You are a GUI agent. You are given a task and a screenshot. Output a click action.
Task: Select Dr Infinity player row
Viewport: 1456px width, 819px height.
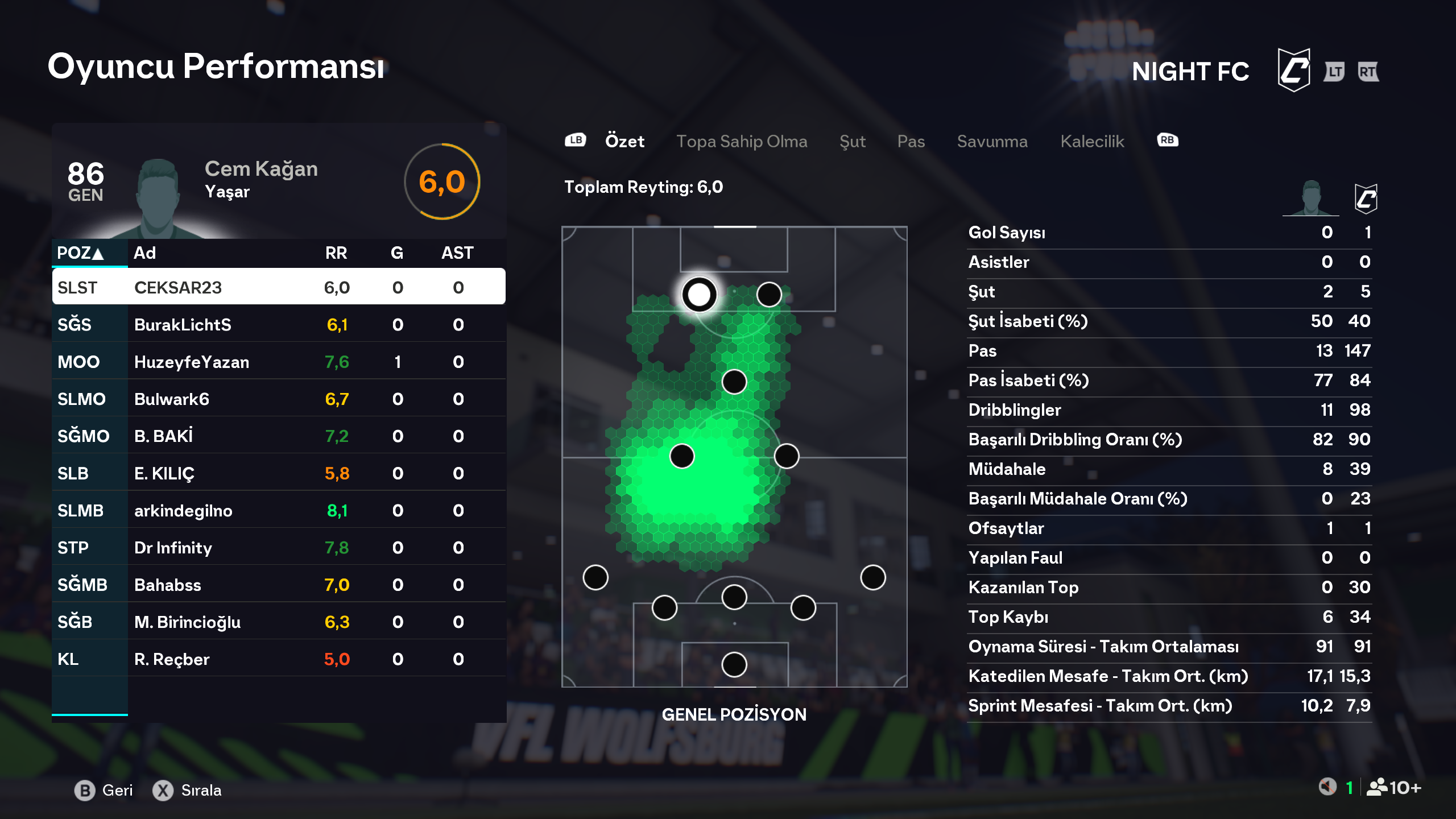[x=279, y=548]
